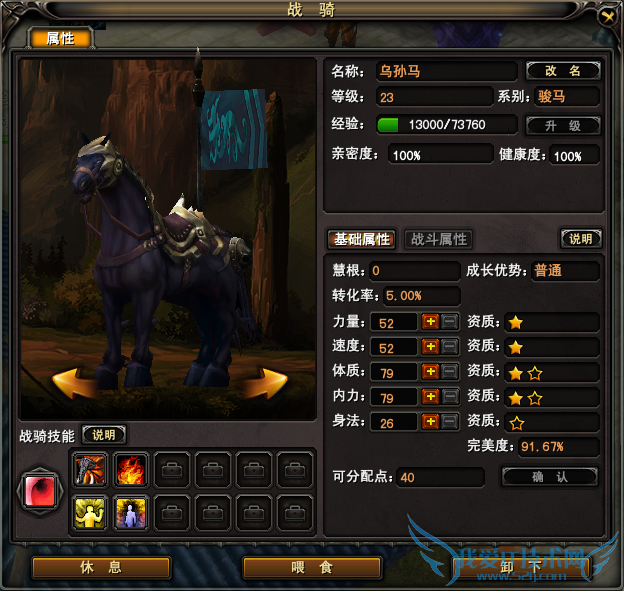Select the golden glowing figure skill icon
Image resolution: width=624 pixels, height=591 pixels.
[x=90, y=513]
